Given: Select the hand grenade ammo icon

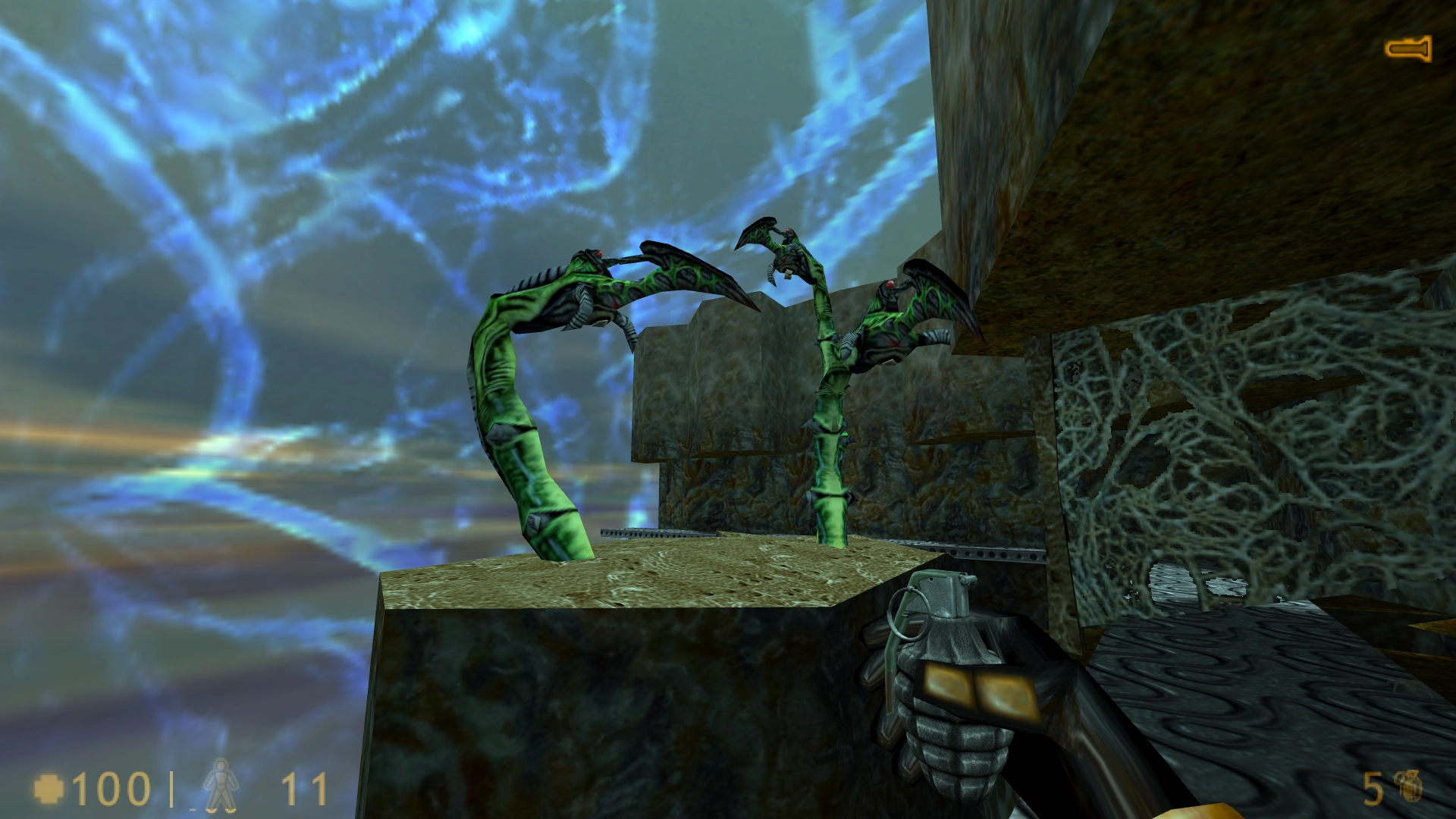Looking at the screenshot, I should tap(1410, 786).
